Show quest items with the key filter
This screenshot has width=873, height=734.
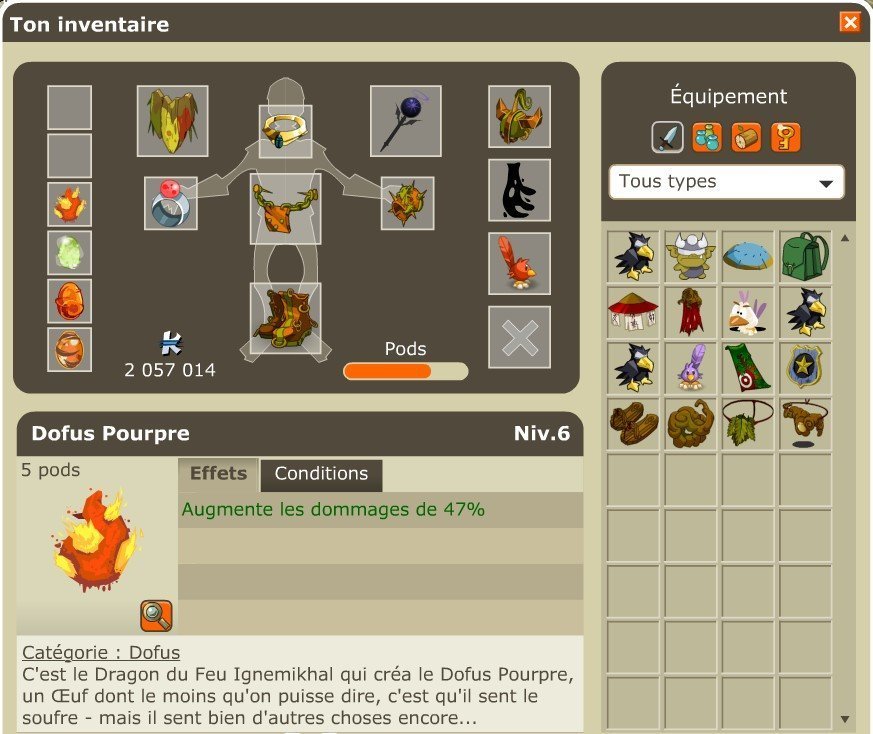point(786,137)
